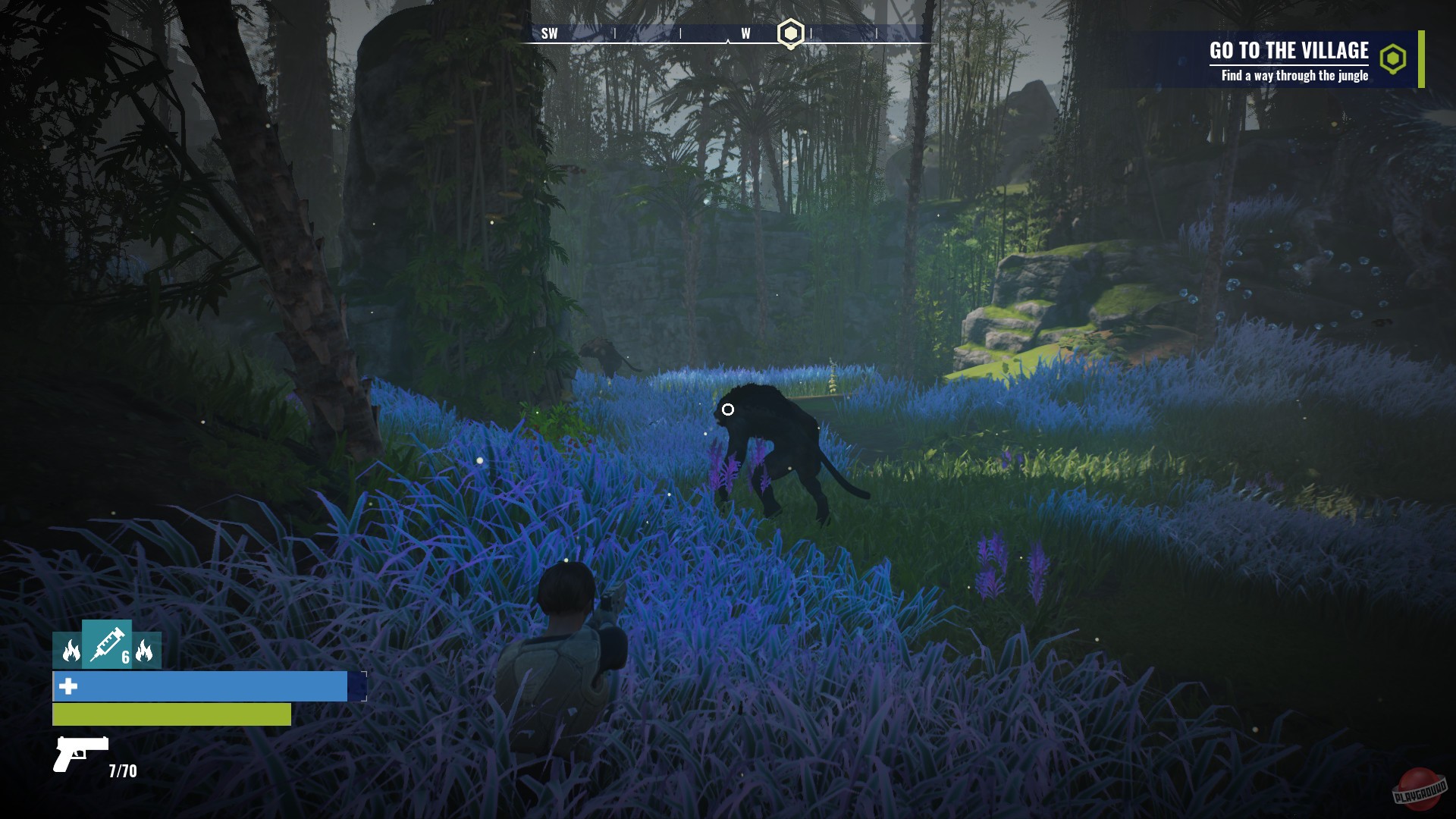Screen dimensions: 1456x819
Task: Toggle the third teal inventory slot
Action: [146, 651]
